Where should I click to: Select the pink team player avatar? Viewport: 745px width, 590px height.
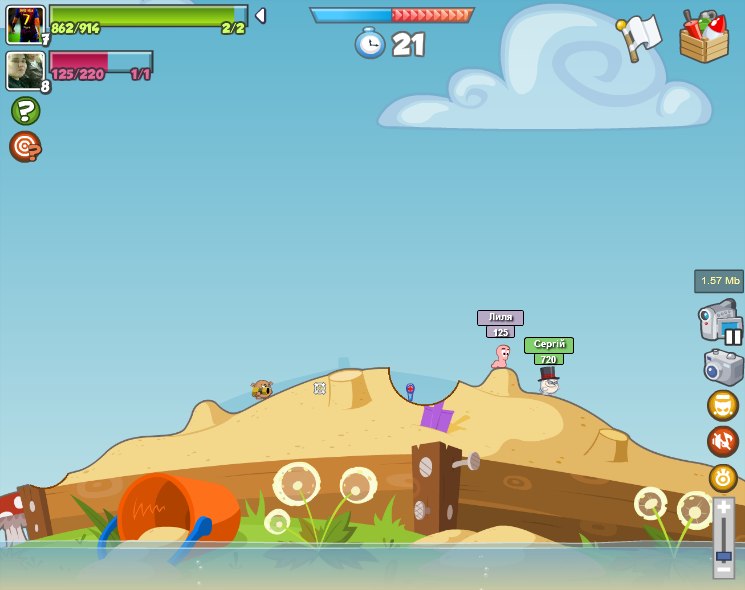[x=24, y=71]
